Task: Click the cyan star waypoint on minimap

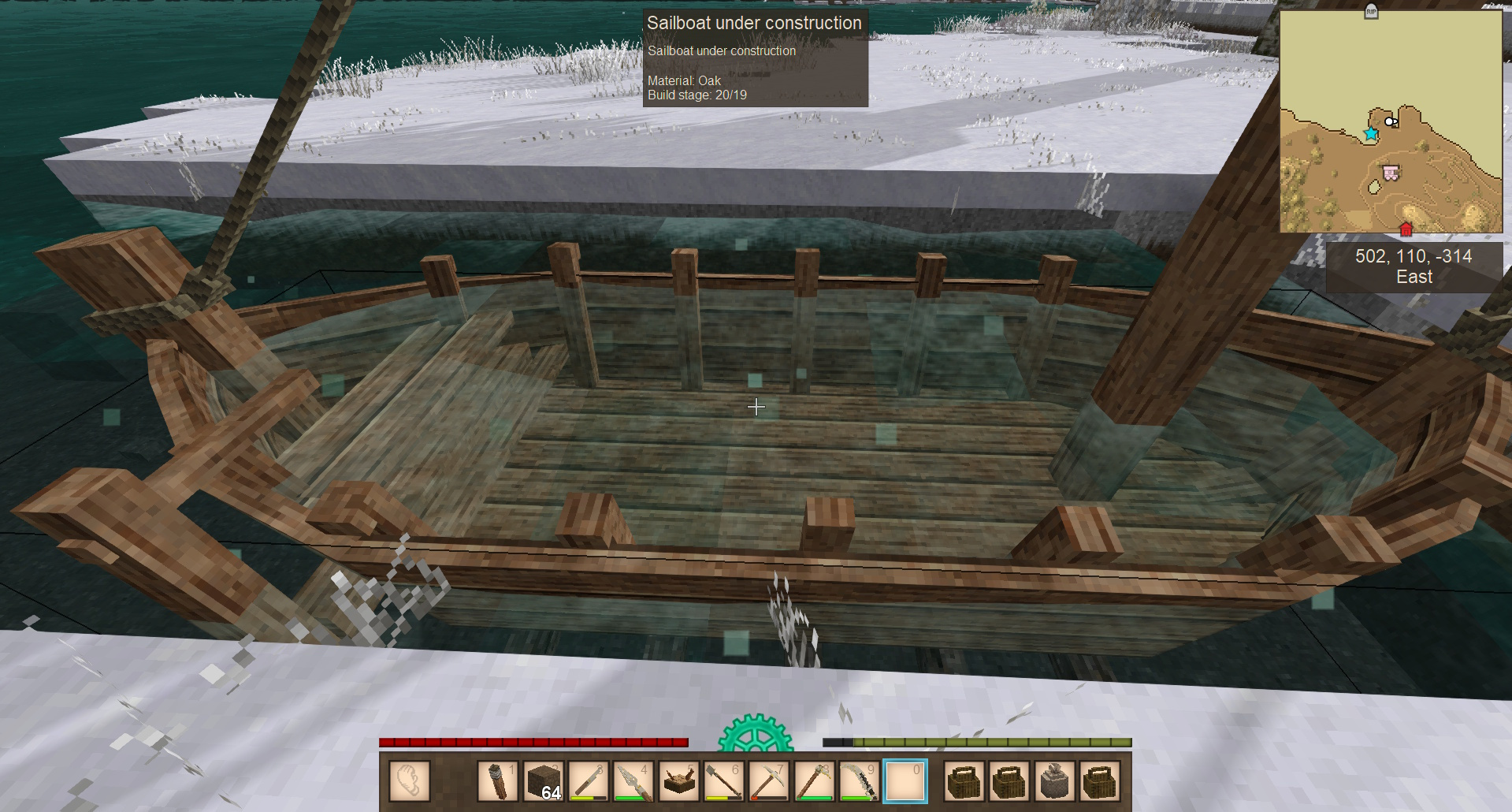Action: 1371,134
